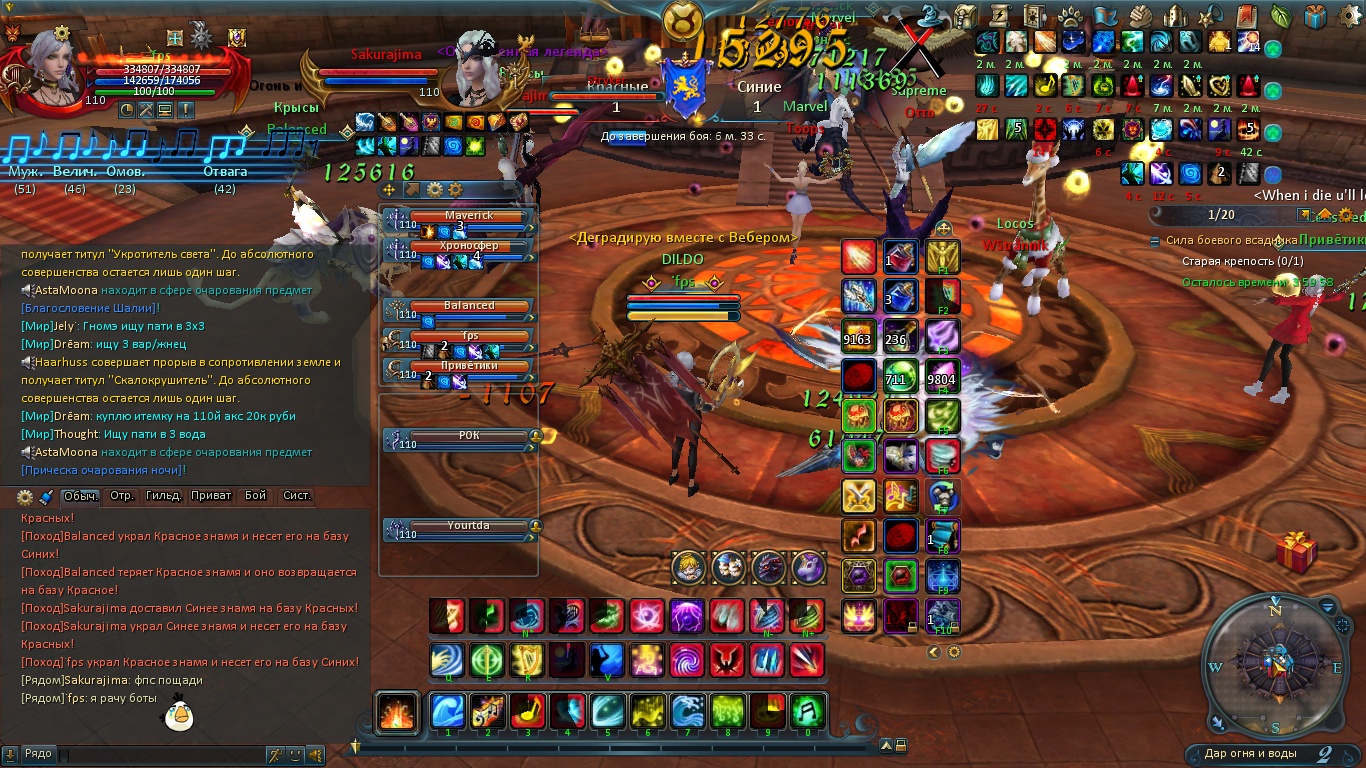This screenshot has height=768, width=1366.
Task: Select the purple unicorn pet portrait
Action: coord(808,568)
